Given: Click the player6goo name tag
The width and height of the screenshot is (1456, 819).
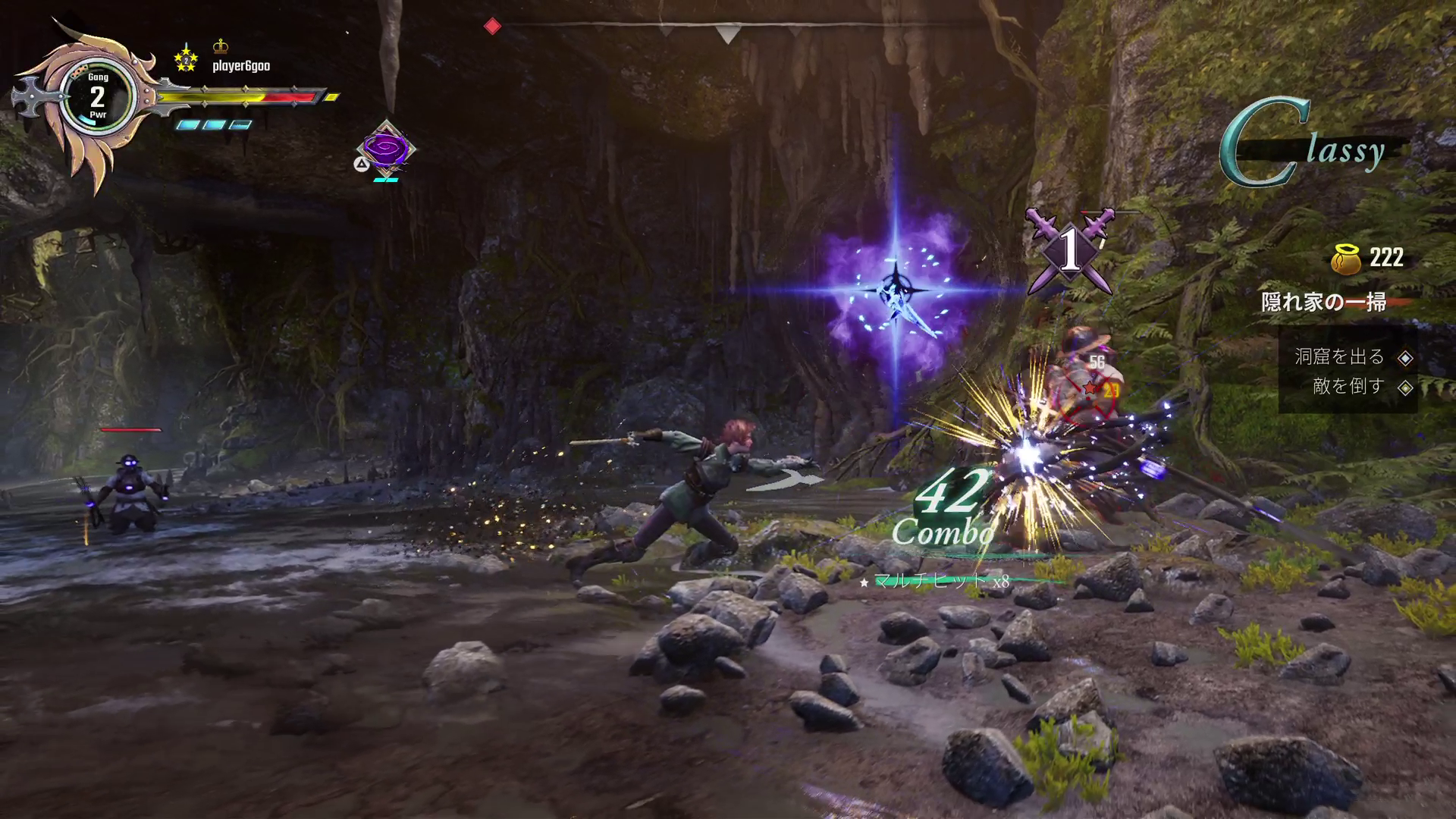Looking at the screenshot, I should pyautogui.click(x=241, y=66).
